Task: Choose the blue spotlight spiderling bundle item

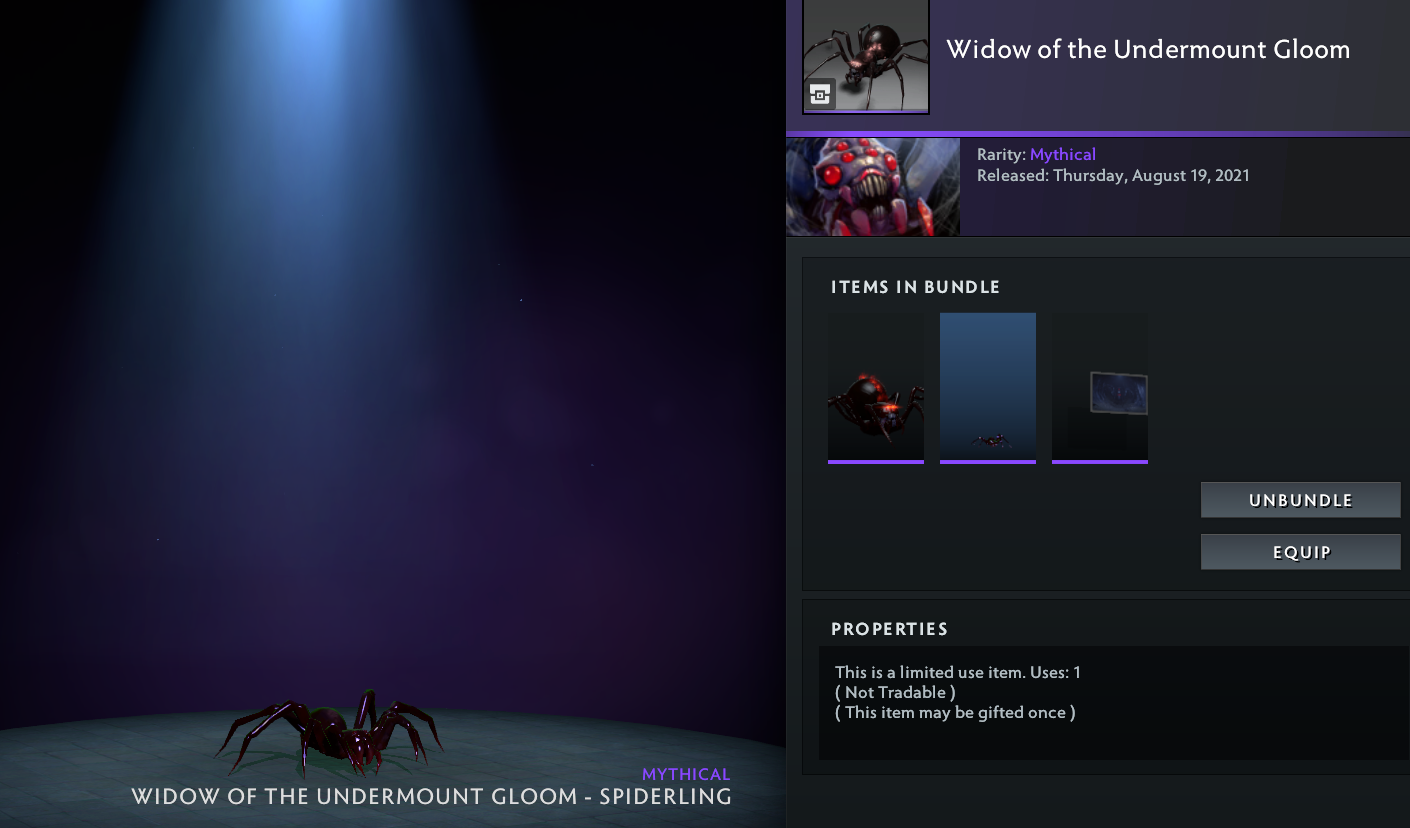Action: [987, 389]
